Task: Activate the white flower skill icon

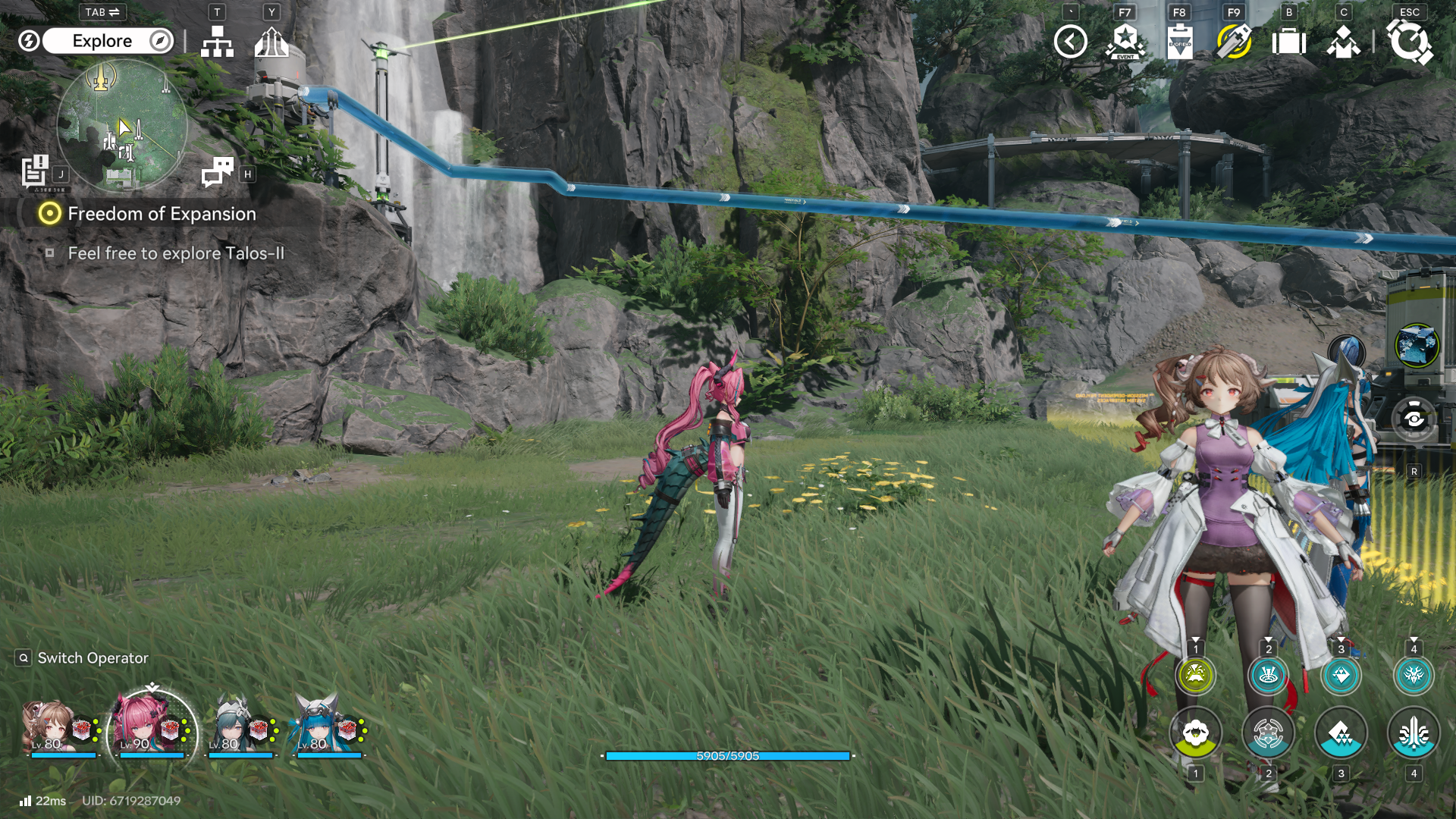Action: (x=1195, y=733)
